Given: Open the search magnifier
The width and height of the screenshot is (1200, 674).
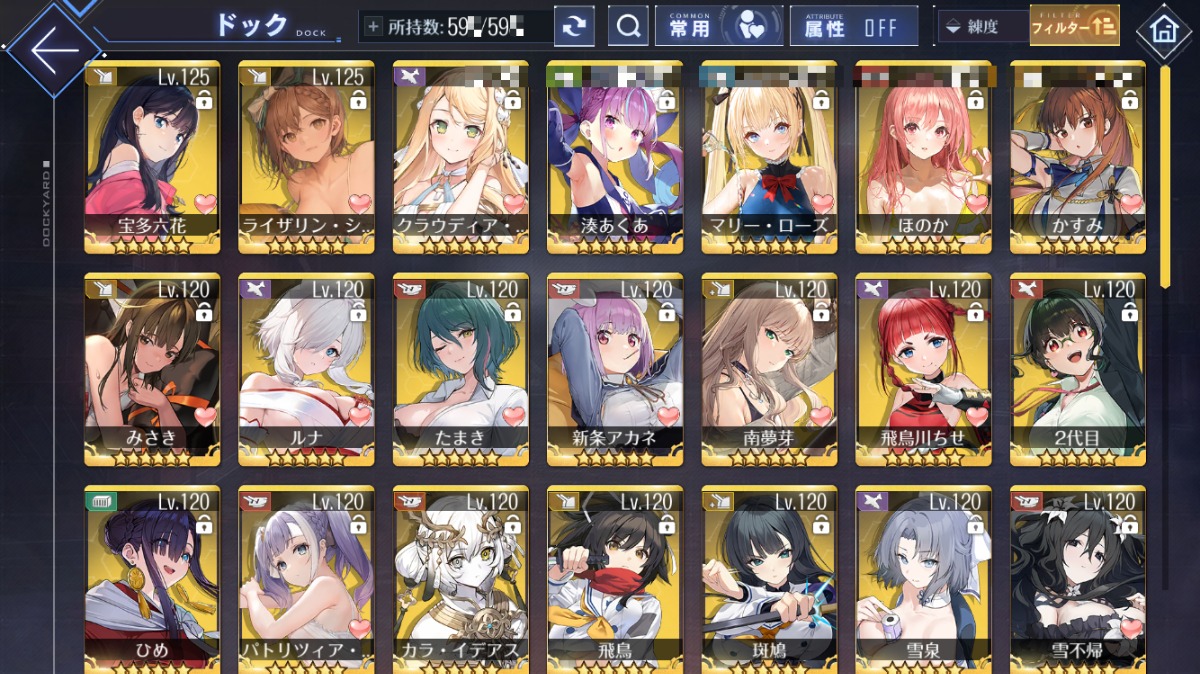Looking at the screenshot, I should point(628,27).
